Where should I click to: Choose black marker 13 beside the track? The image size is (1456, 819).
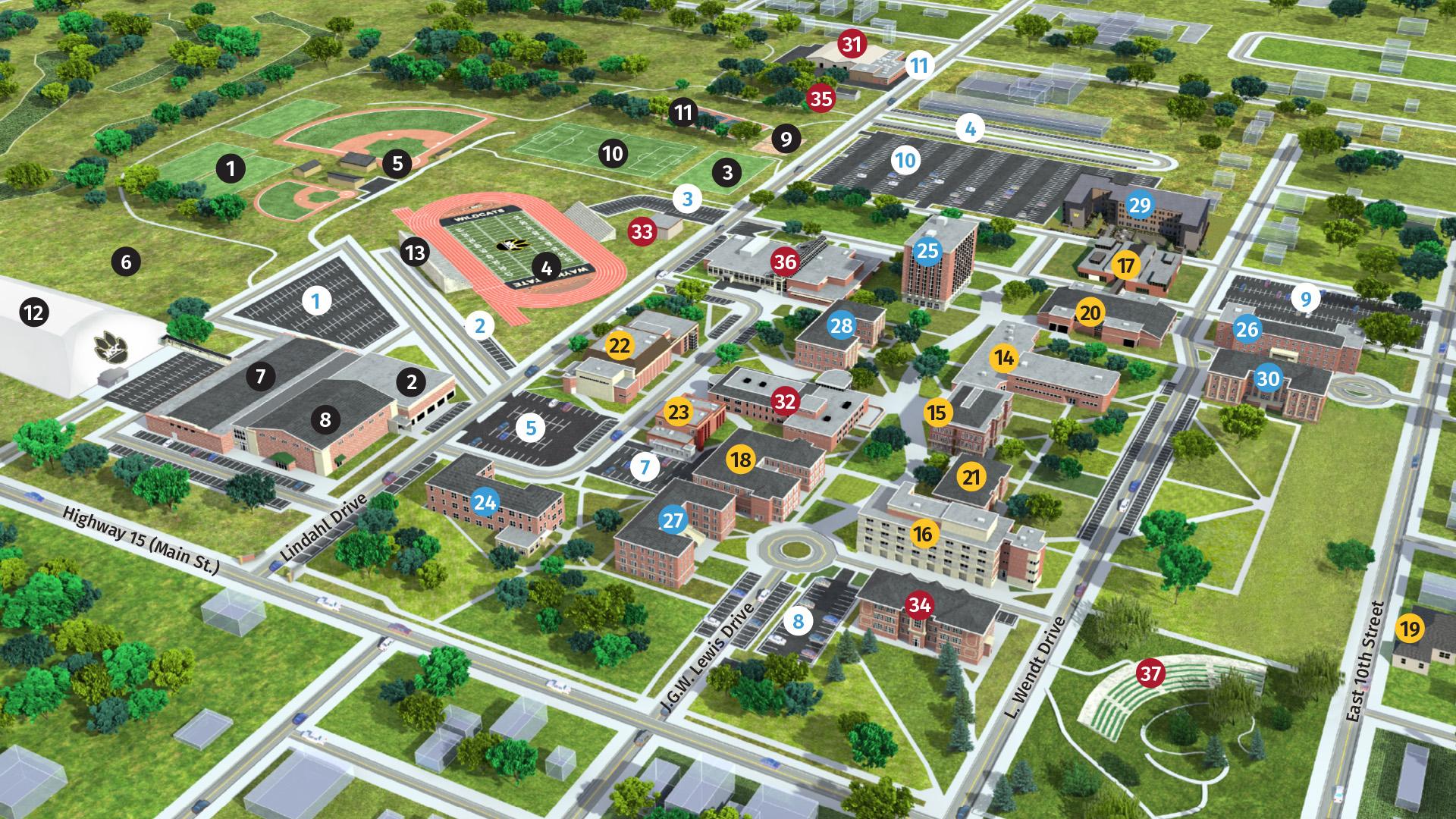pyautogui.click(x=415, y=252)
